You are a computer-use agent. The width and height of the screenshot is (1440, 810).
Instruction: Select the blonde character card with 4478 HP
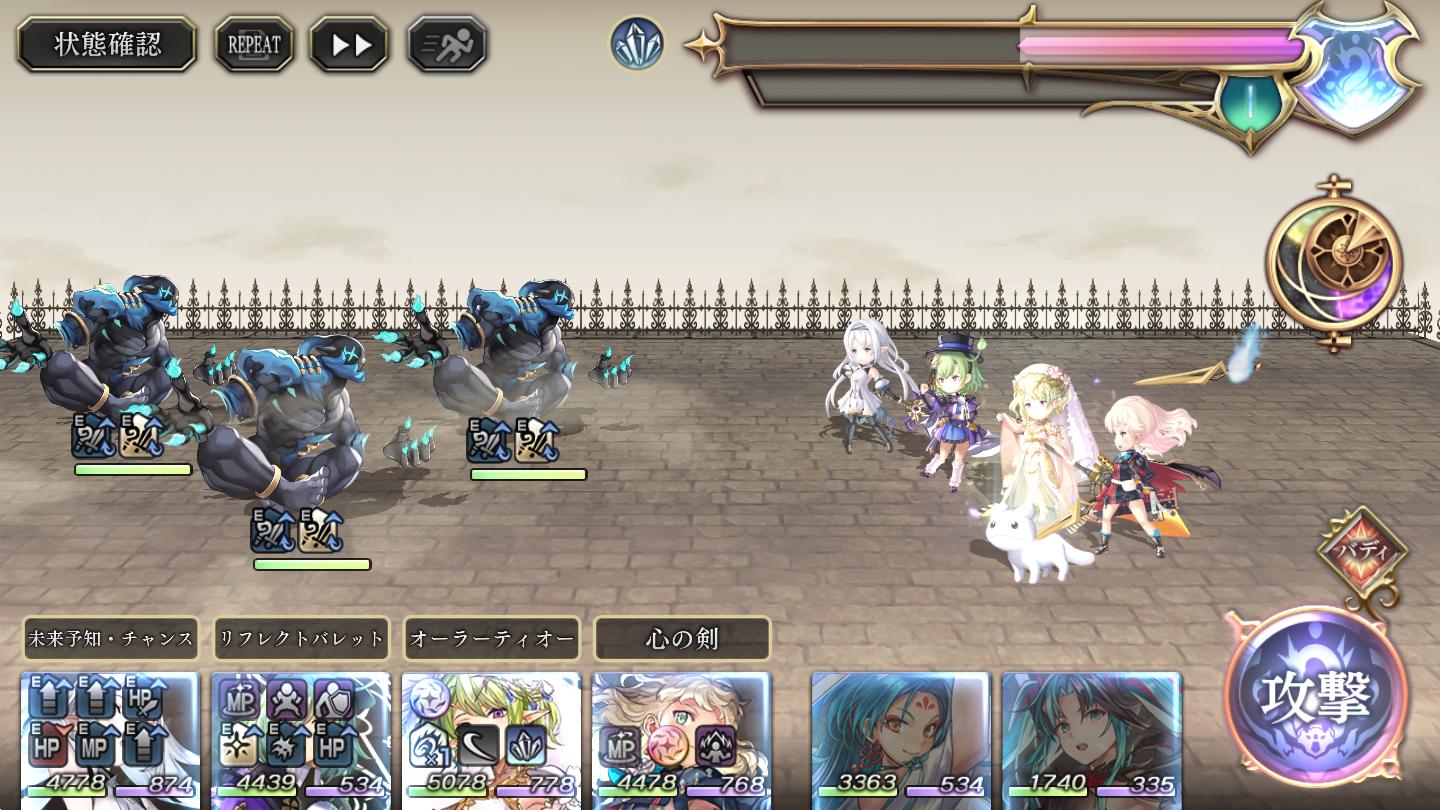coord(682,740)
